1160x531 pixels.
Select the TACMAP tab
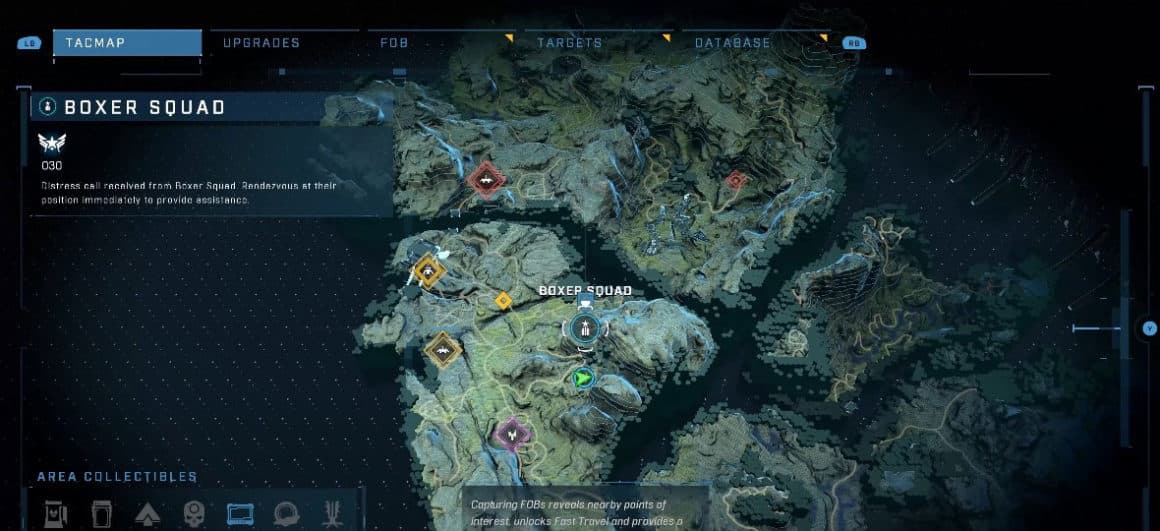pyautogui.click(x=126, y=43)
